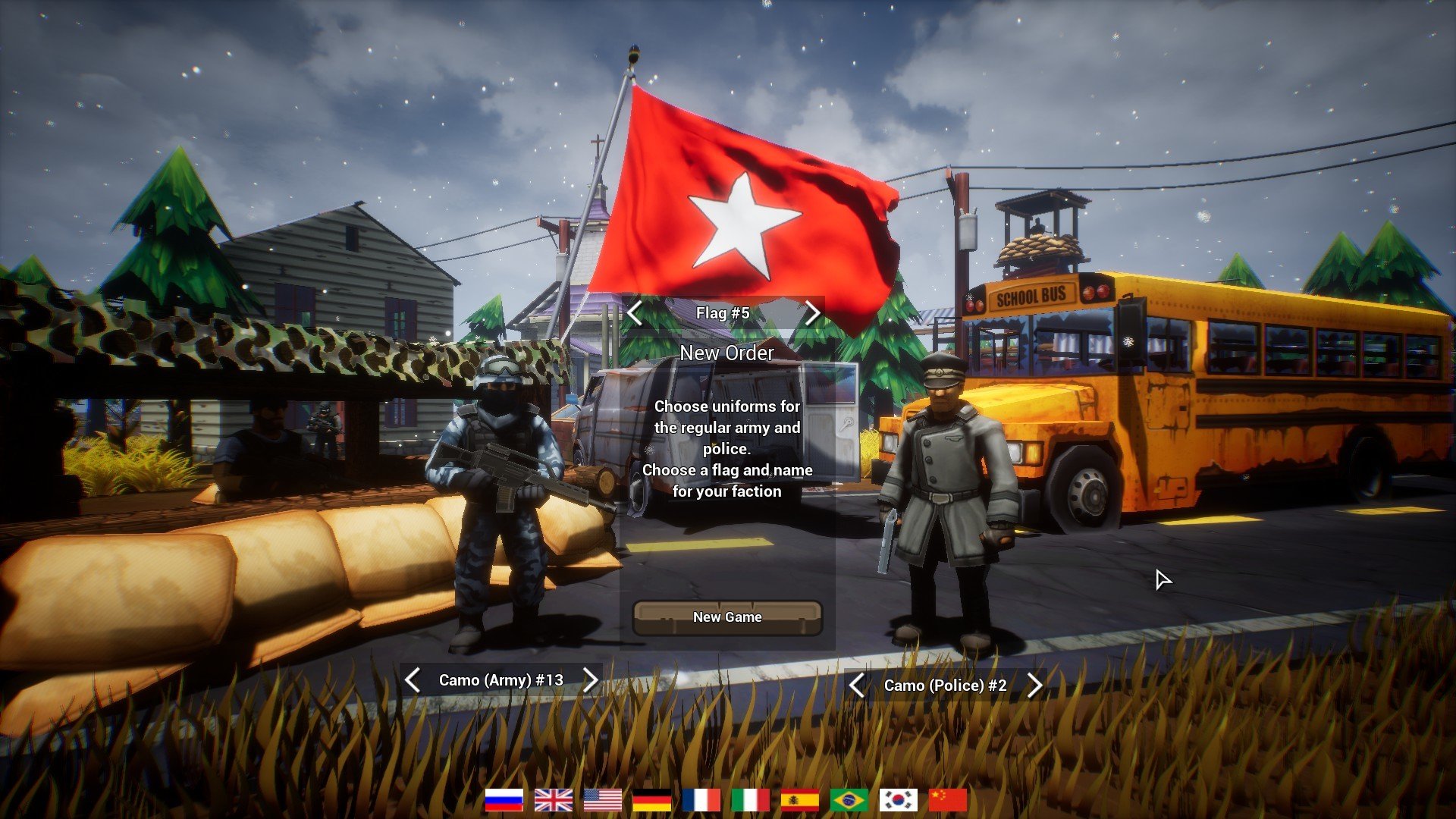This screenshot has width=1456, height=819.
Task: Switch language to German flag
Action: pos(652,799)
